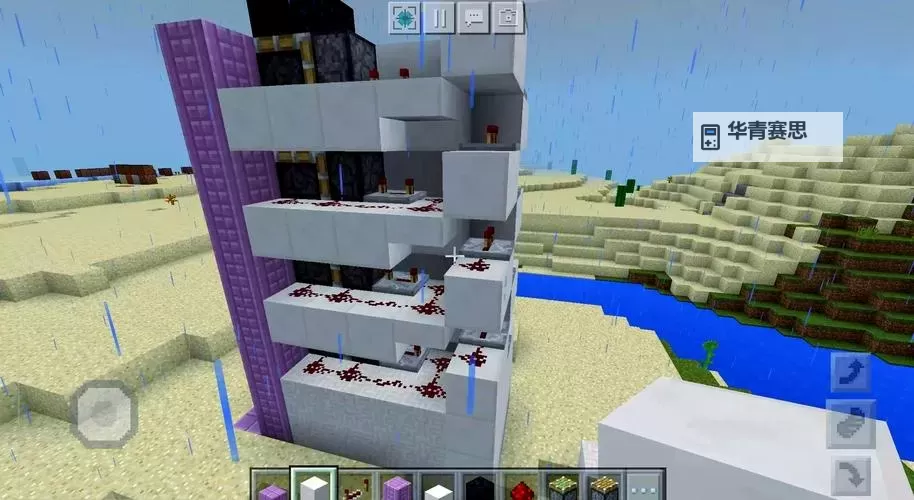914x500 pixels.
Task: Take a screenshot with the camera button
Action: click(508, 17)
